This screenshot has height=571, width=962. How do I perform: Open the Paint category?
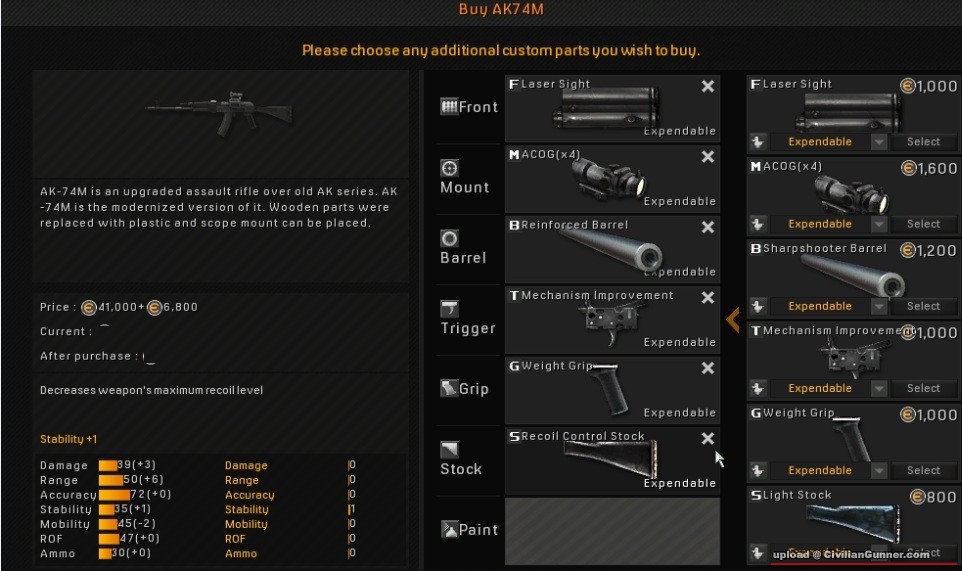468,530
